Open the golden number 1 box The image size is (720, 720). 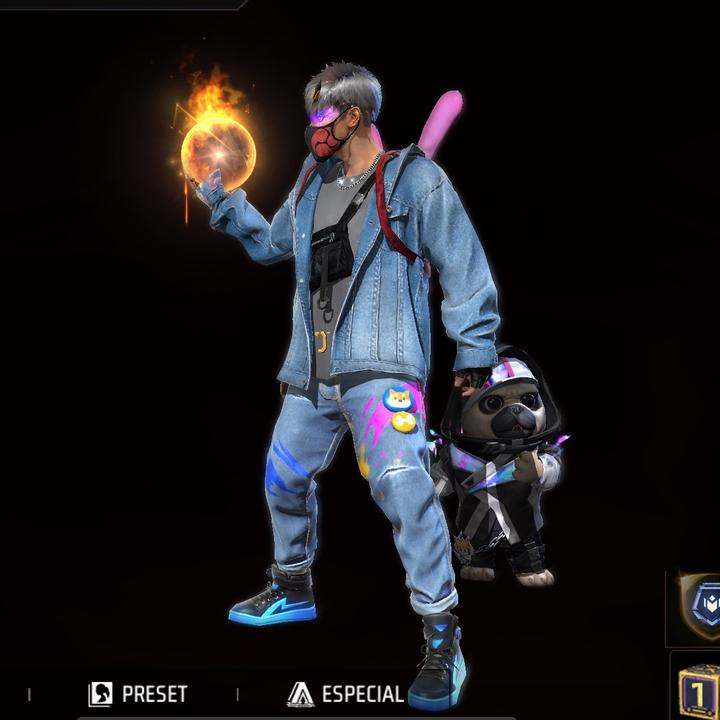(x=700, y=689)
